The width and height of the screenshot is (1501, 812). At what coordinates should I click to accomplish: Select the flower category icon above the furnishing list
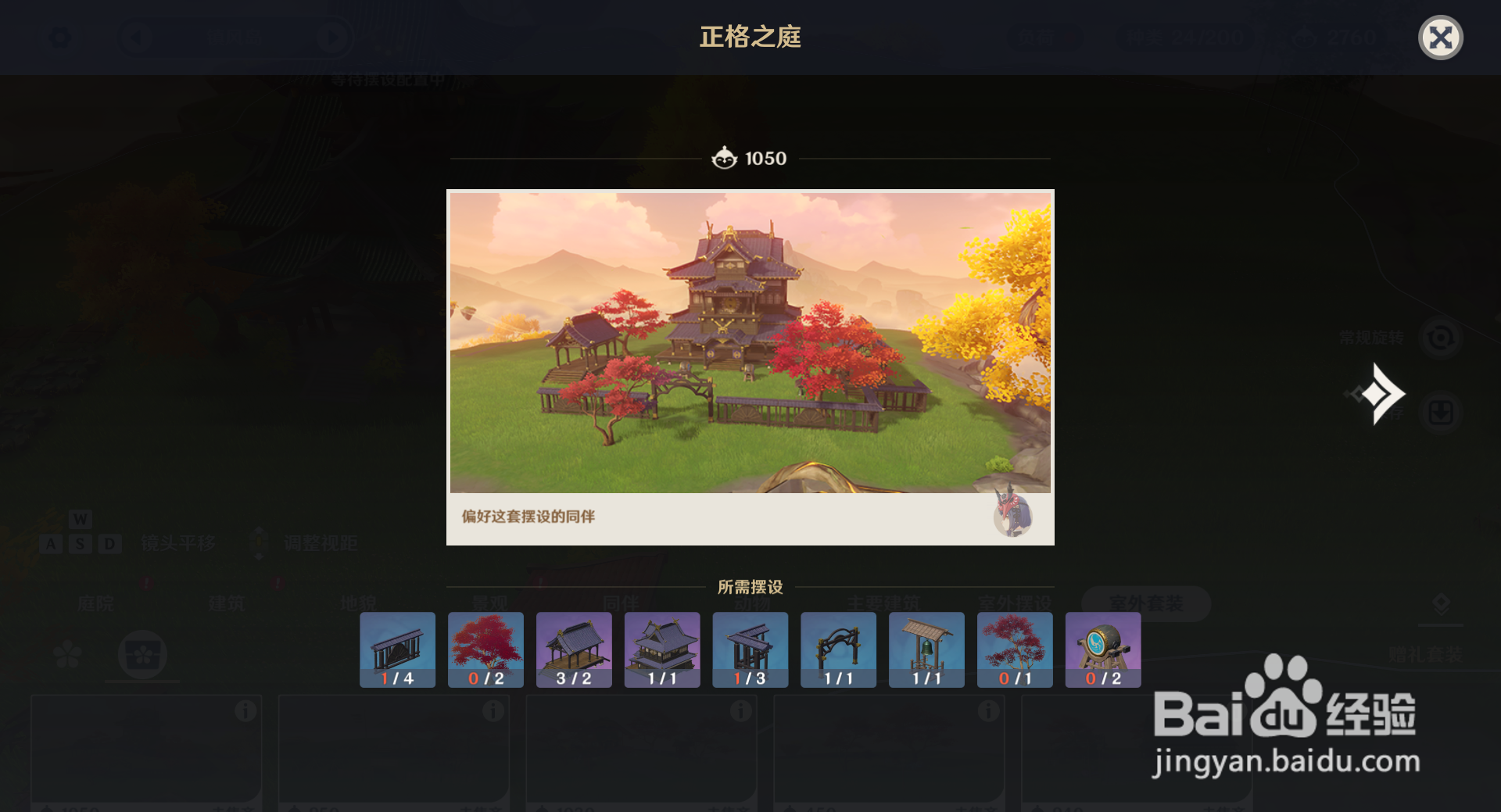[x=67, y=654]
